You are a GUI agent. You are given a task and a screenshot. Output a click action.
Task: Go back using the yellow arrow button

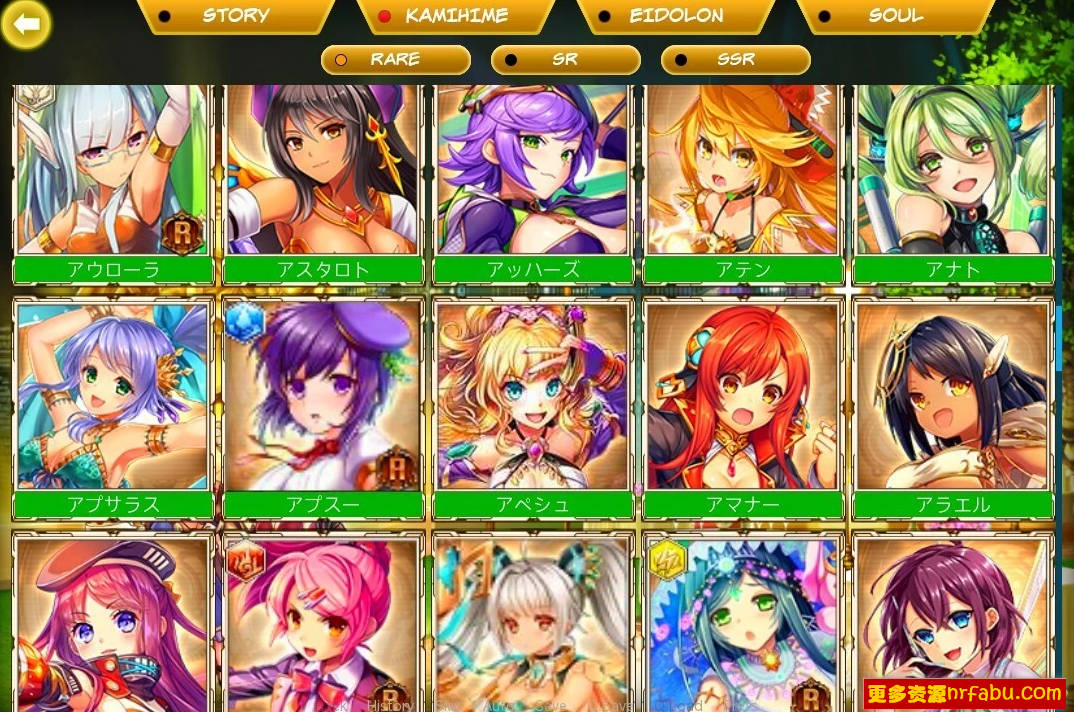tap(27, 25)
